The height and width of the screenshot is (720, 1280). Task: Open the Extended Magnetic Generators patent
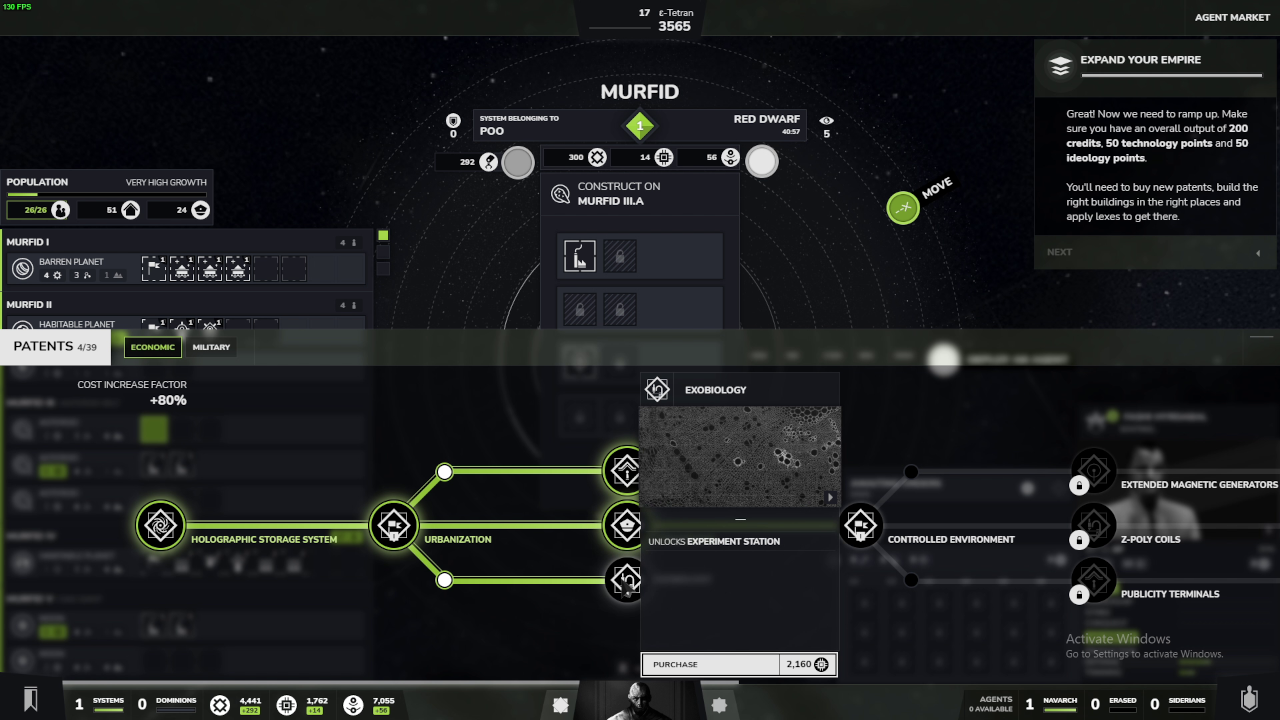pyautogui.click(x=1094, y=470)
